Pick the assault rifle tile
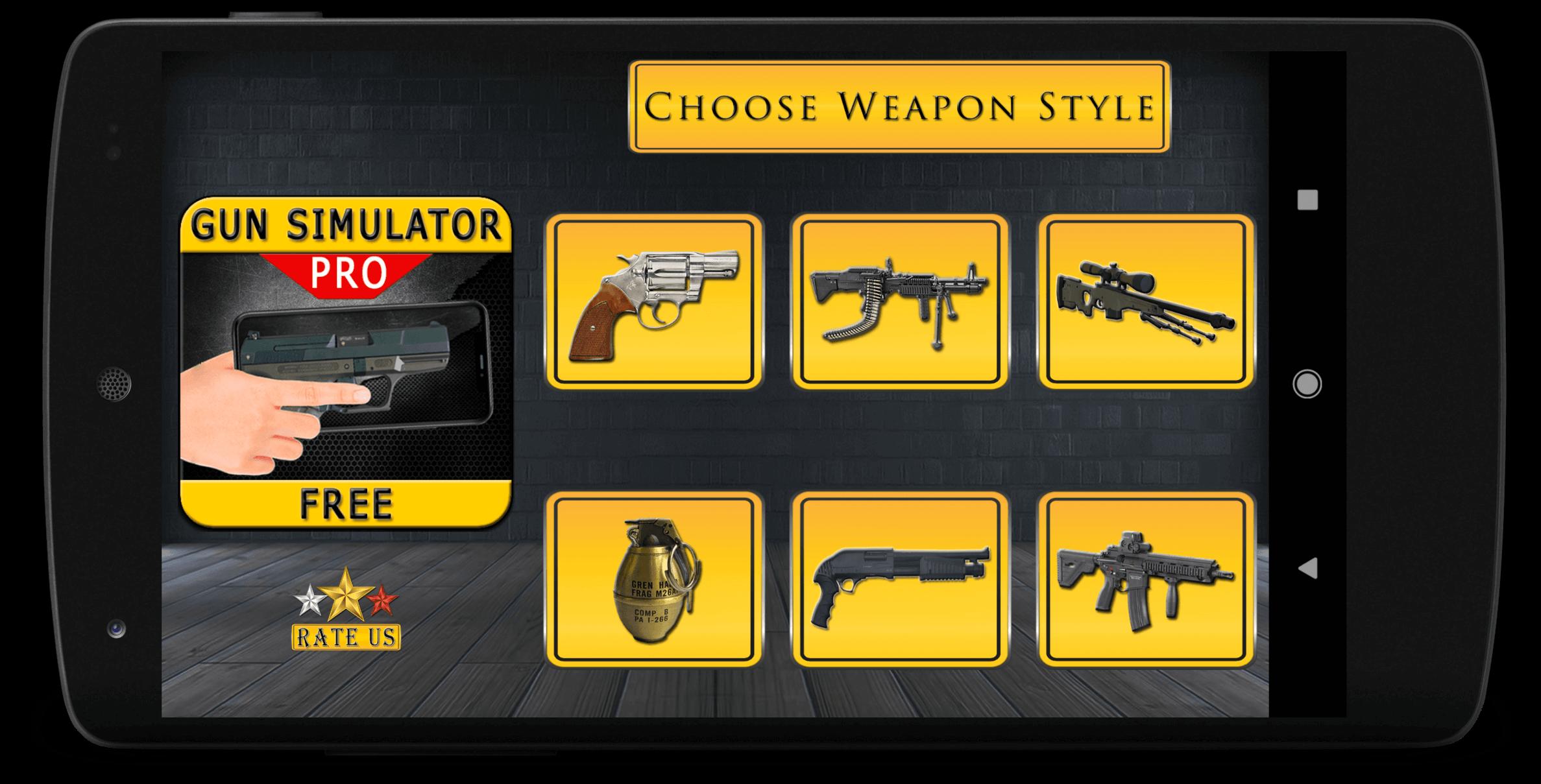The width and height of the screenshot is (1541, 784). pyautogui.click(x=1146, y=579)
